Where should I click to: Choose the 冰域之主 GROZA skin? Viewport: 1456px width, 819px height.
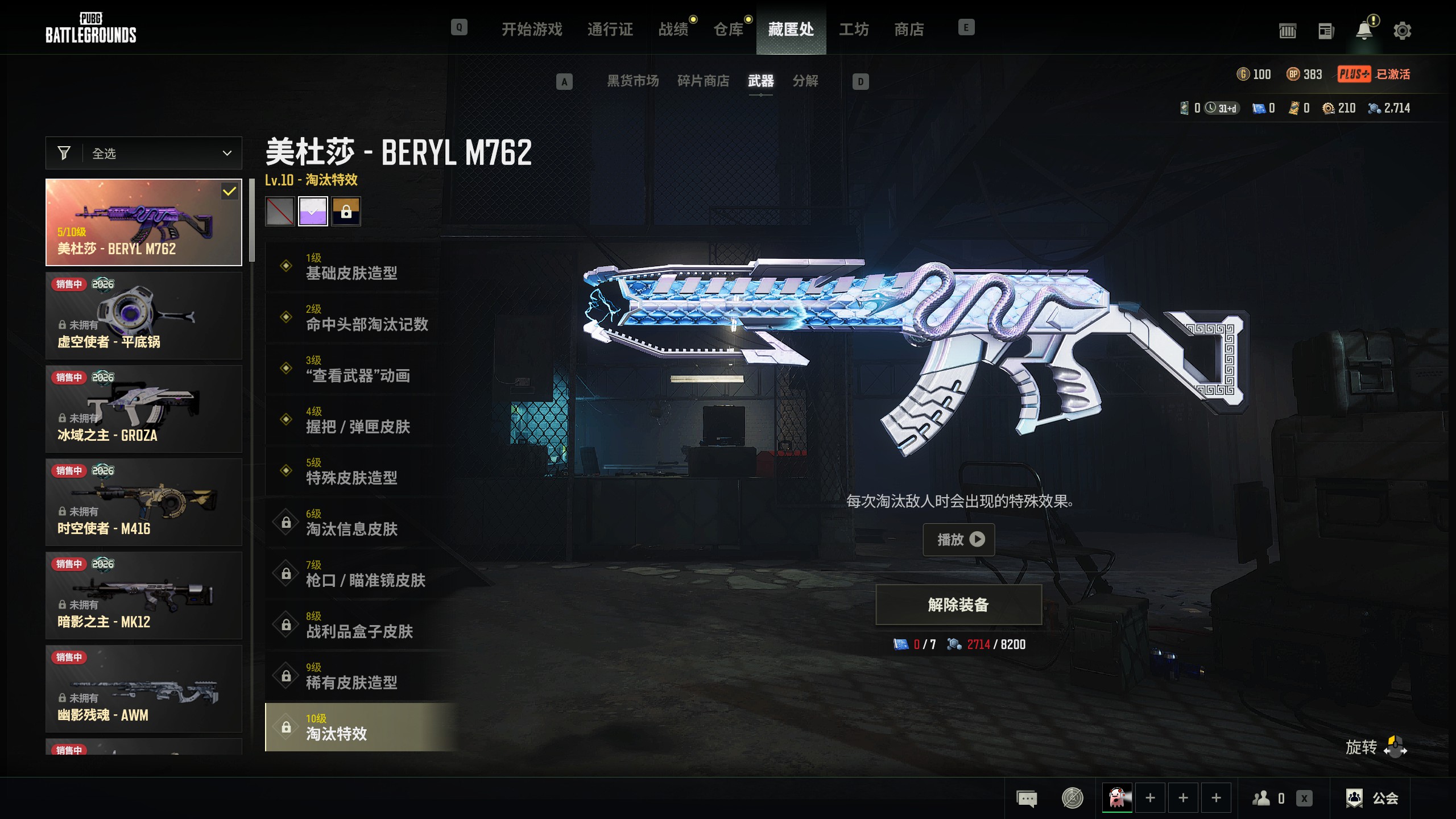pyautogui.click(x=144, y=409)
